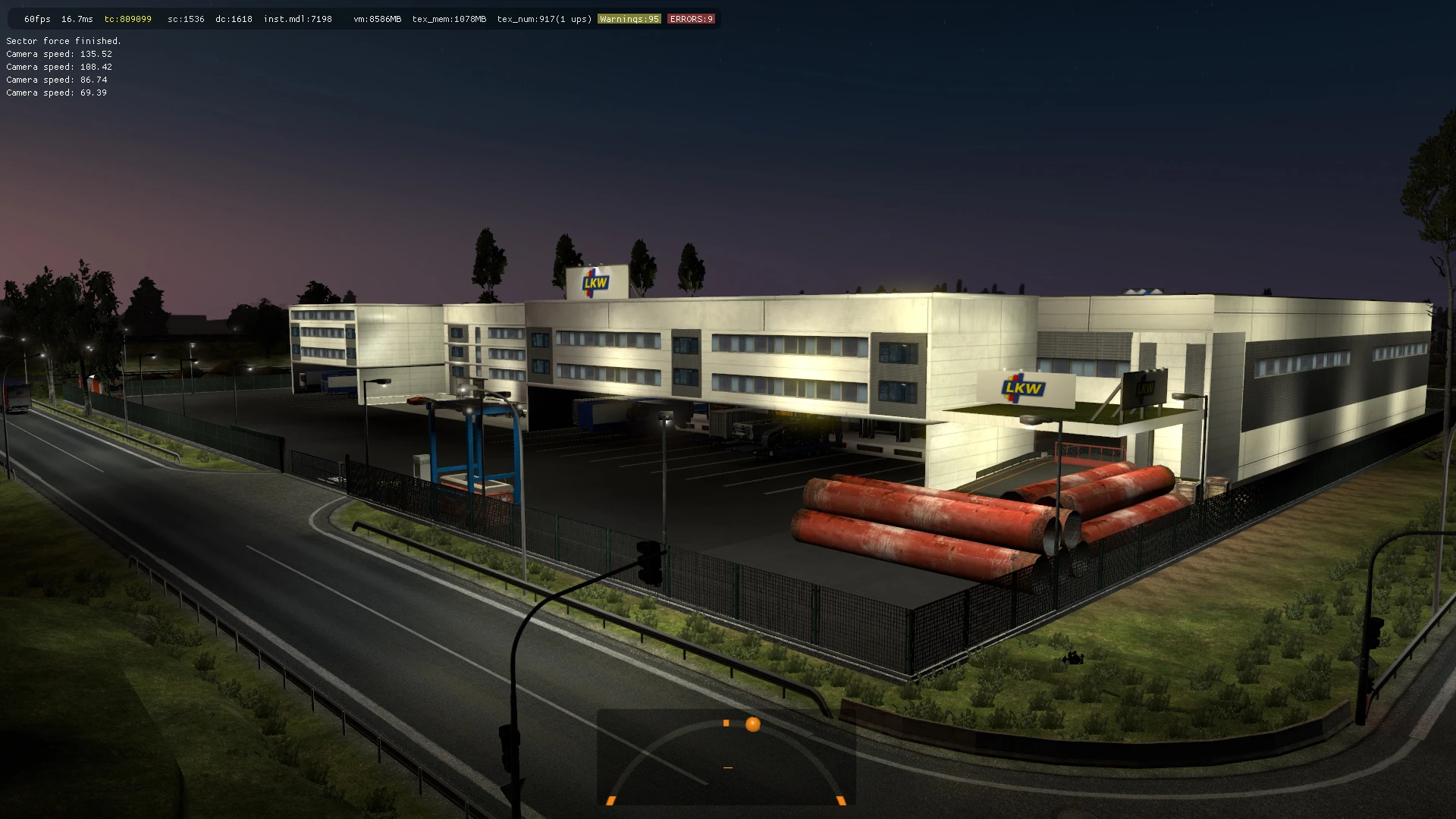The width and height of the screenshot is (1456, 819).
Task: Open the red ERRORS:9 badge
Action: point(690,18)
